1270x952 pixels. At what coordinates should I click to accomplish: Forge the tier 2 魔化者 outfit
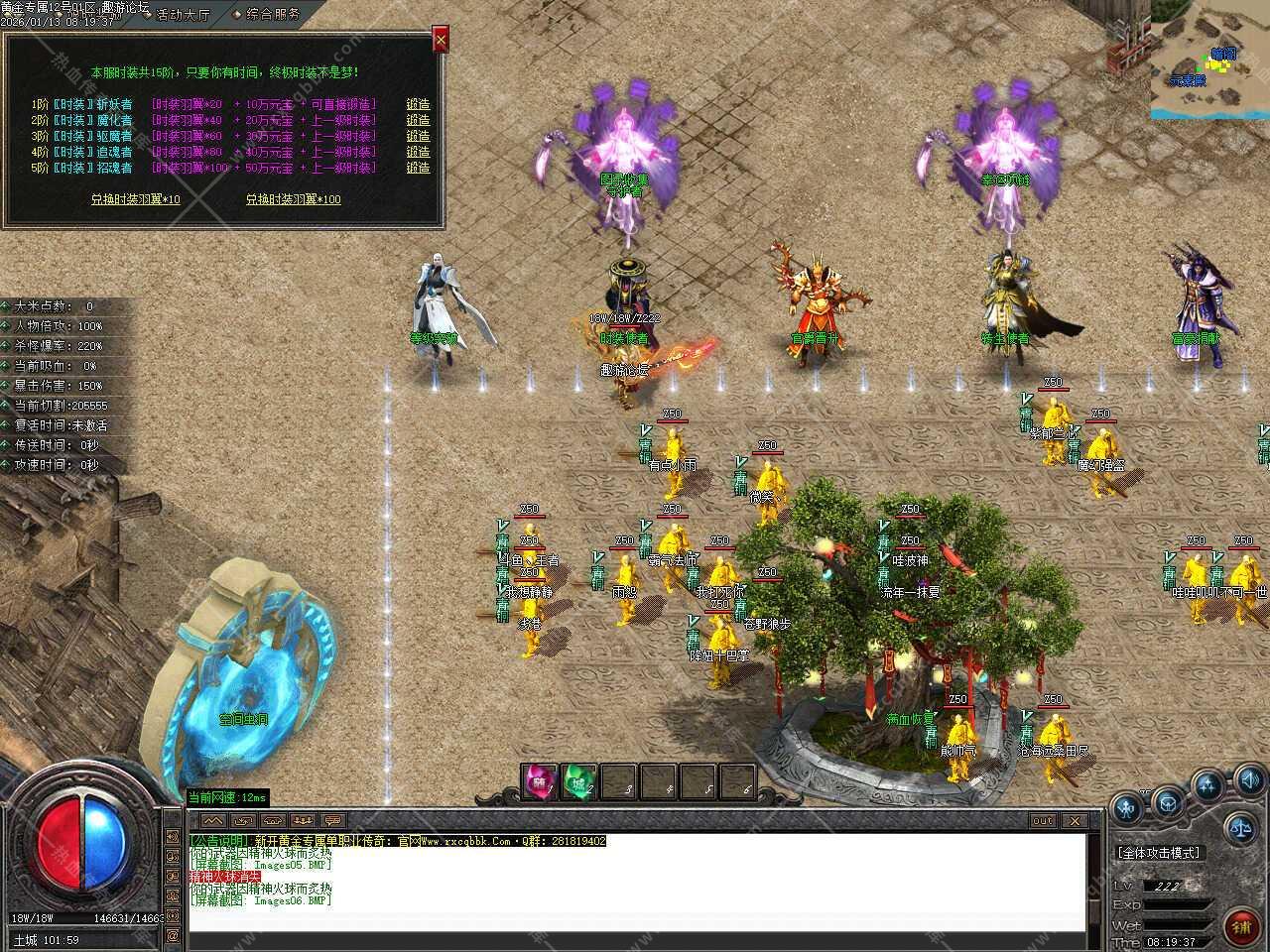pyautogui.click(x=418, y=120)
